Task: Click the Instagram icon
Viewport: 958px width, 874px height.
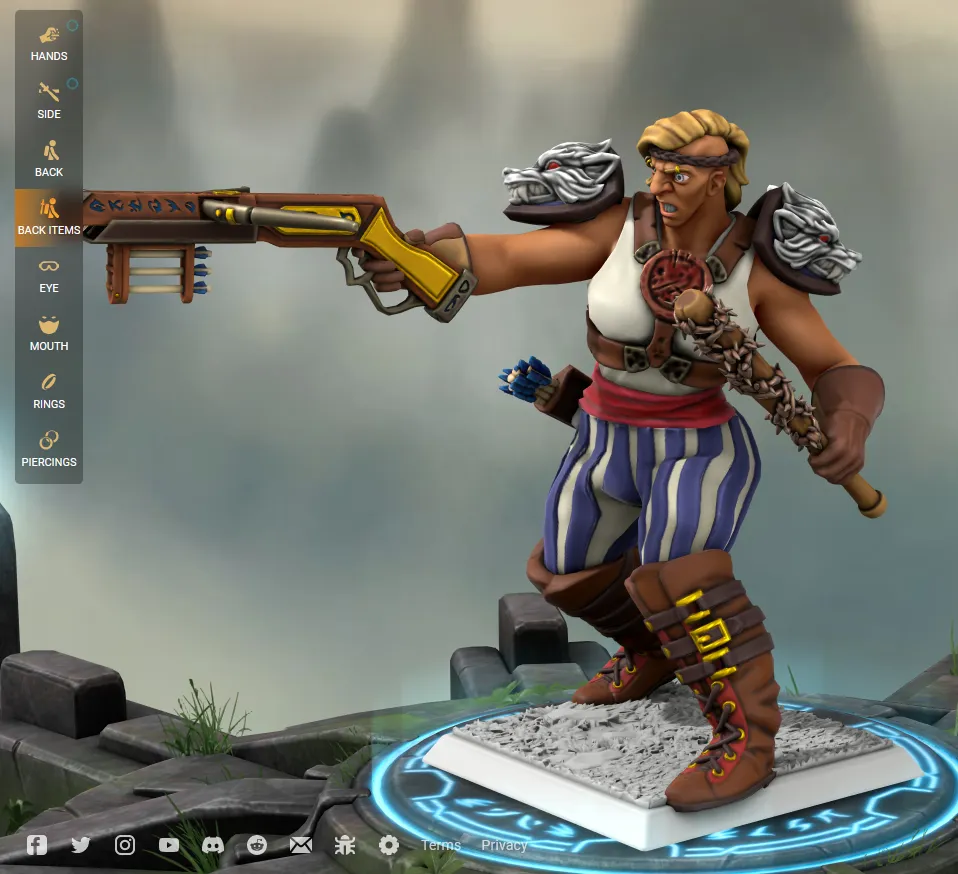Action: coord(125,845)
